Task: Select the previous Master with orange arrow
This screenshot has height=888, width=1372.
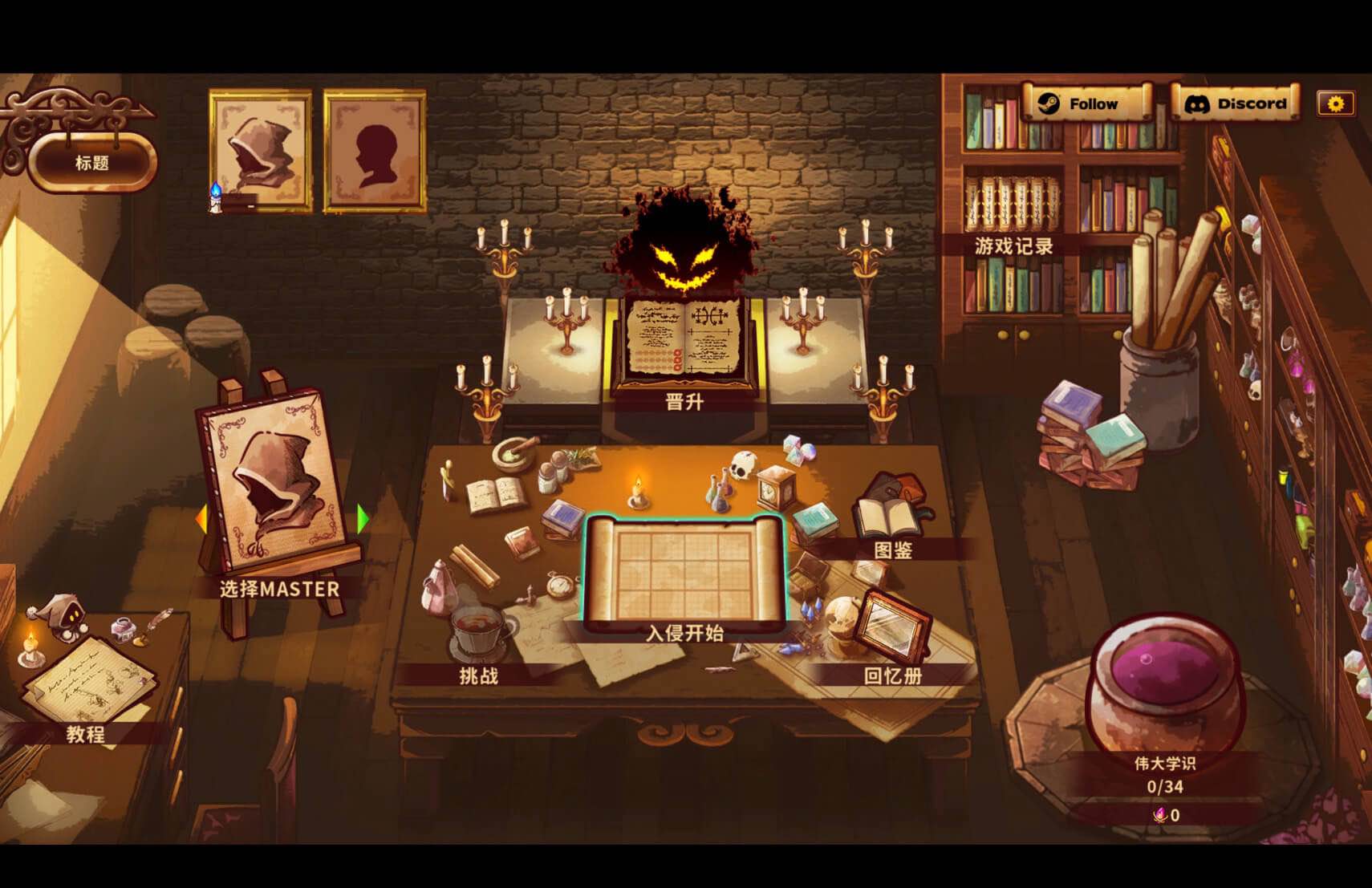Action: pyautogui.click(x=202, y=518)
